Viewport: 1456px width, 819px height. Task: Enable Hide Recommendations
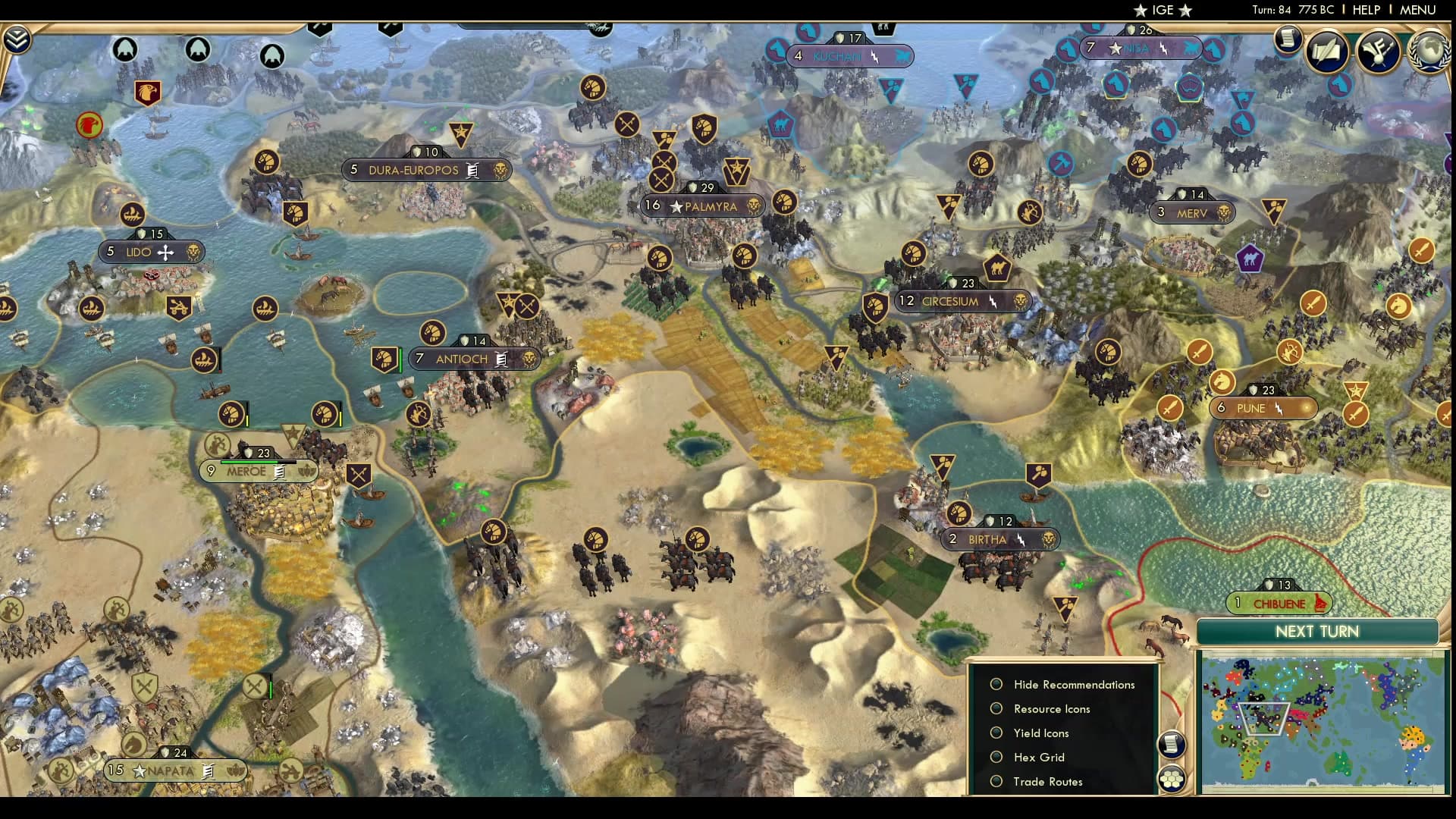[x=996, y=683]
